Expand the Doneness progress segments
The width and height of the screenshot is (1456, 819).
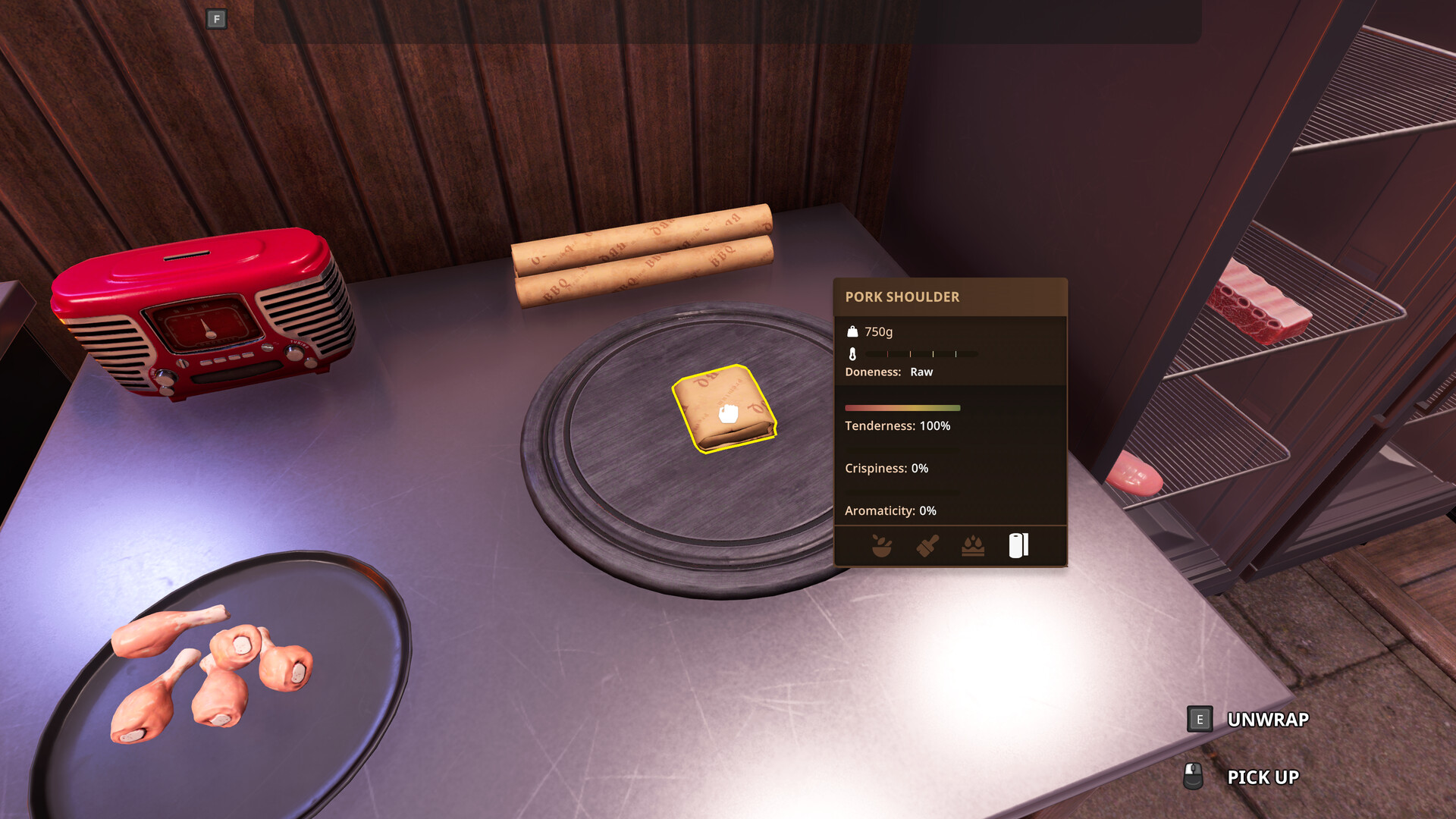923,353
